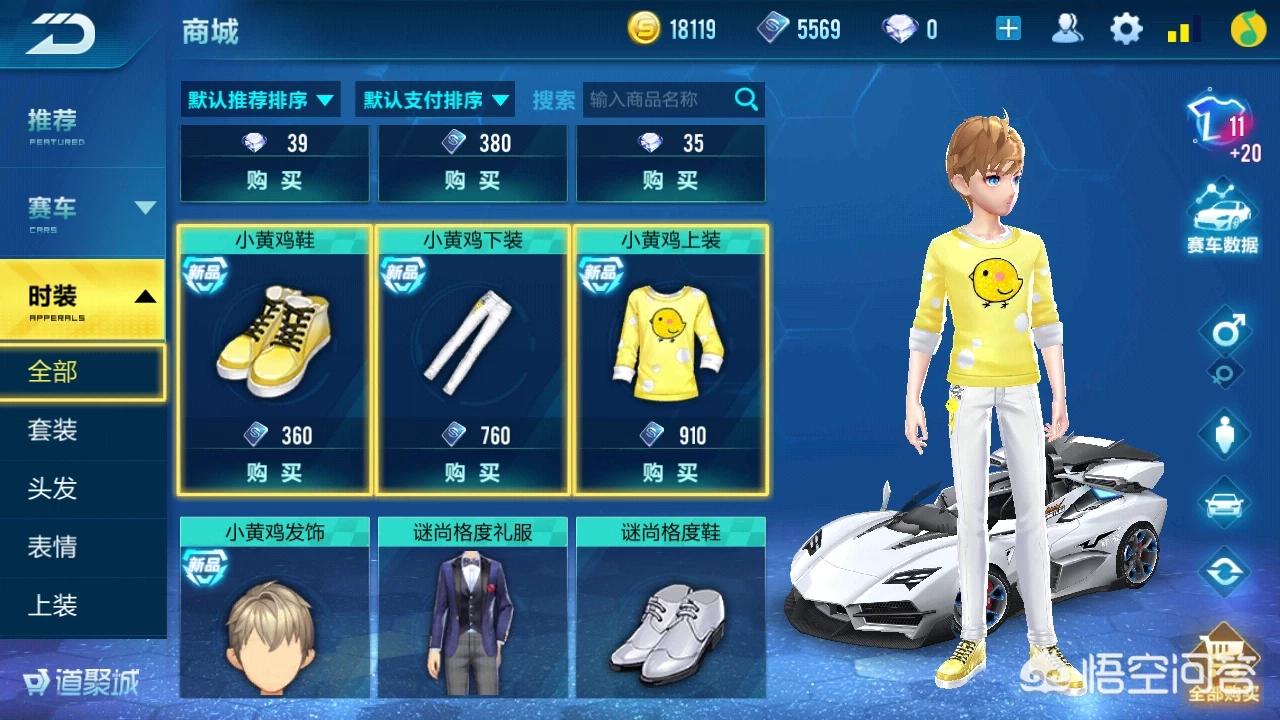Switch to the 表情 expressions subcategory
The width and height of the screenshot is (1280, 720).
click(52, 547)
